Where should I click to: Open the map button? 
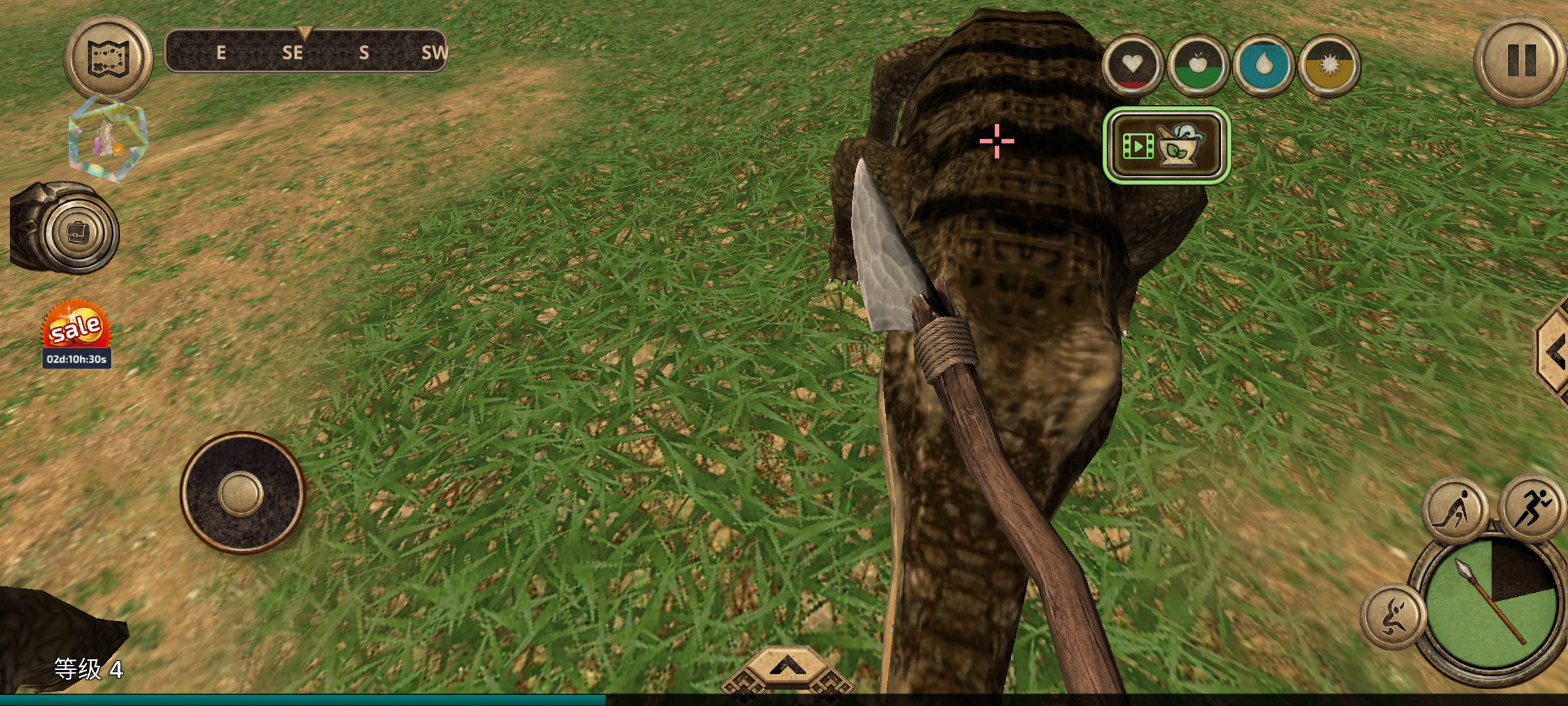pyautogui.click(x=108, y=58)
